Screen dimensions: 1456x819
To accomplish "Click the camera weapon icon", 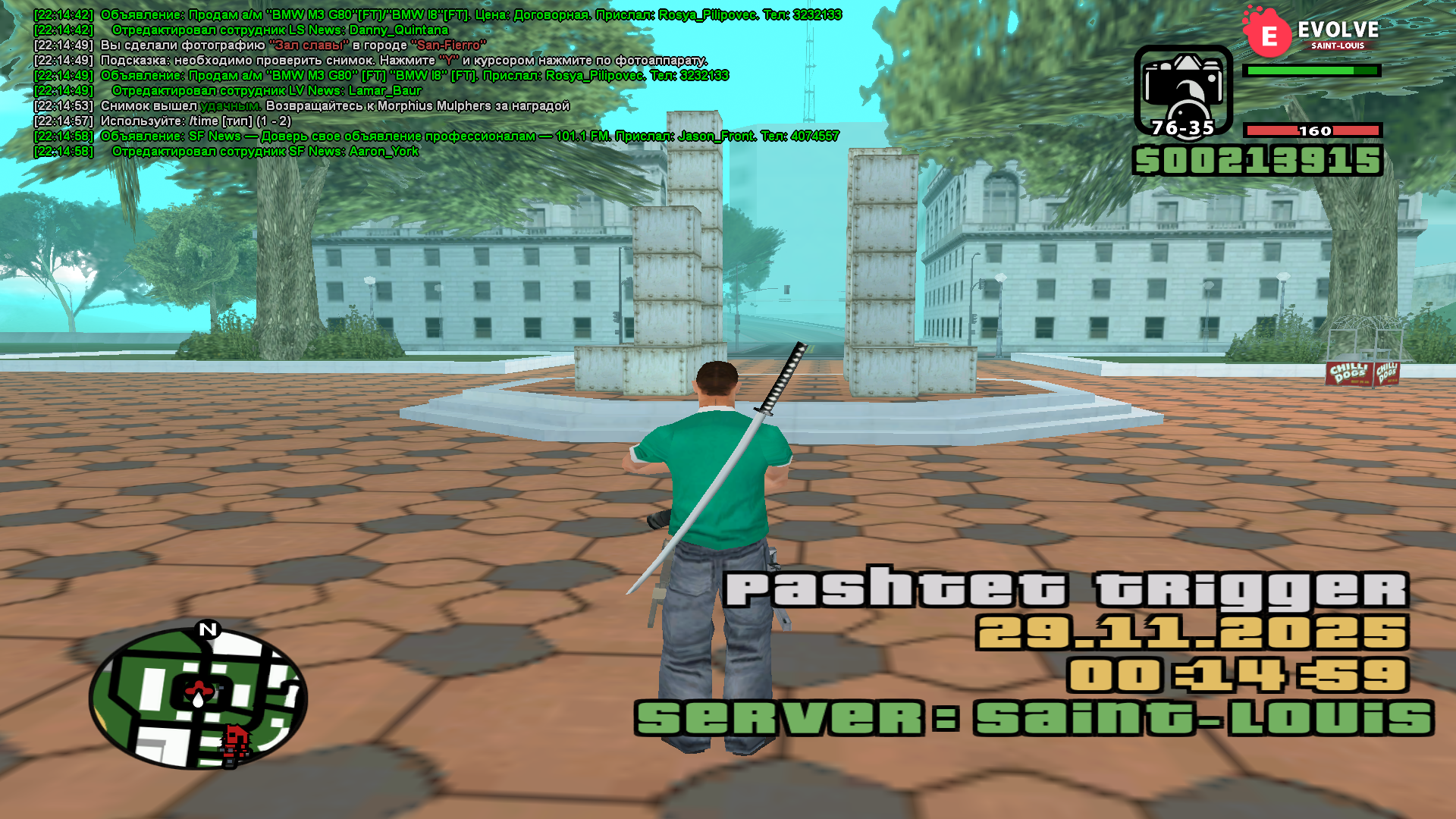I will pos(1182,89).
